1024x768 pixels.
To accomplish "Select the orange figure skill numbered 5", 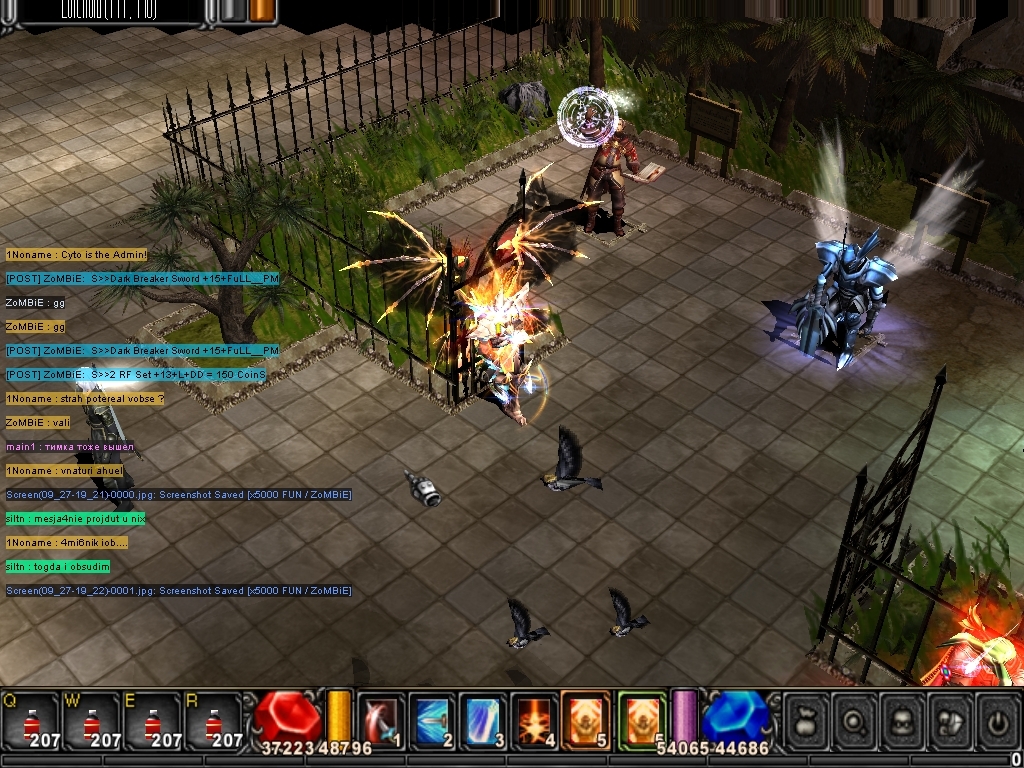I will 586,719.
